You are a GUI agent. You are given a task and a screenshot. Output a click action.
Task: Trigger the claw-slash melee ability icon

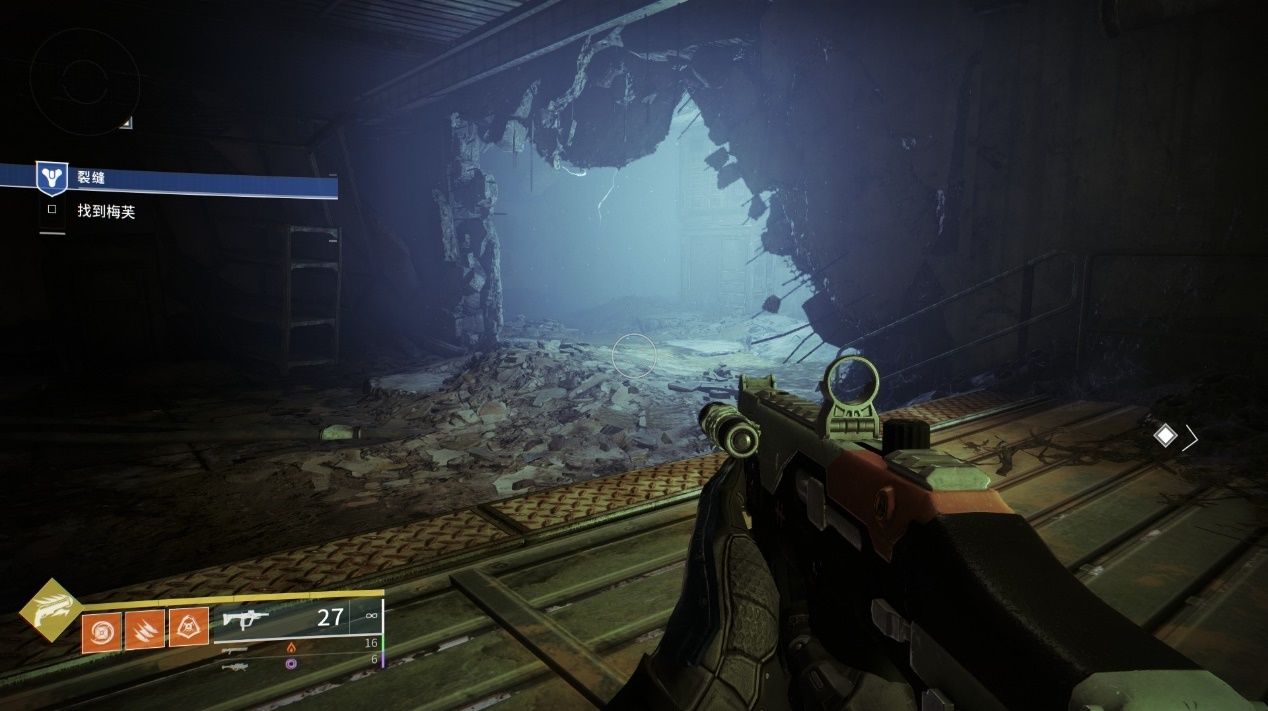click(145, 630)
